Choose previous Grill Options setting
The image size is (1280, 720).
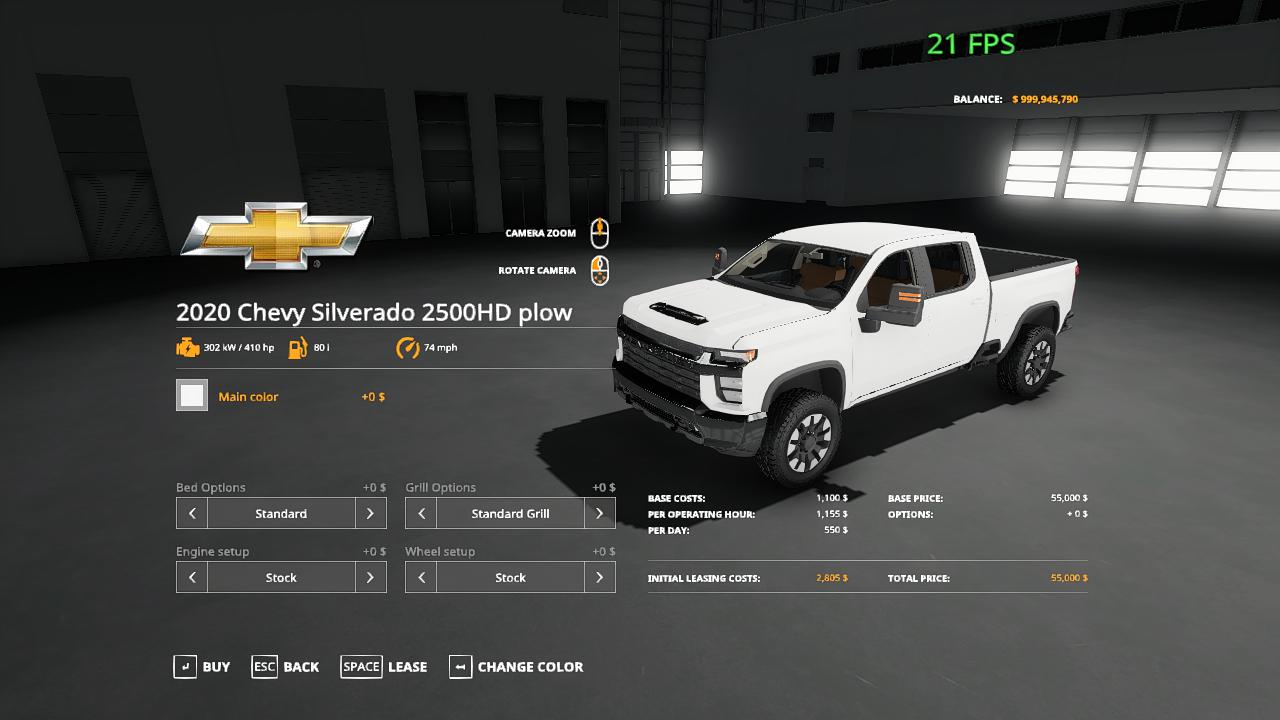coord(421,513)
